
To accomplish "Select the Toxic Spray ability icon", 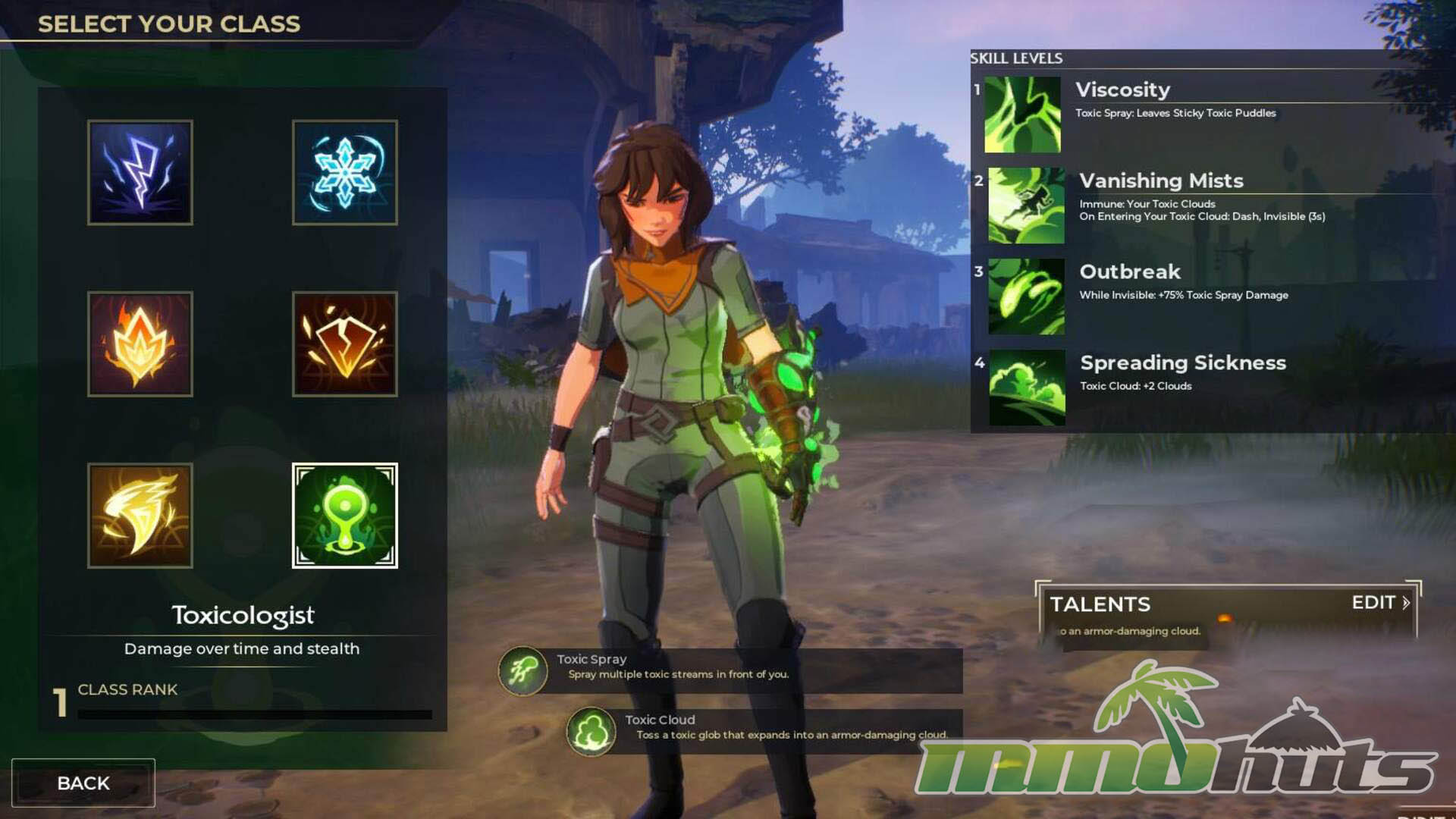I will click(x=522, y=671).
